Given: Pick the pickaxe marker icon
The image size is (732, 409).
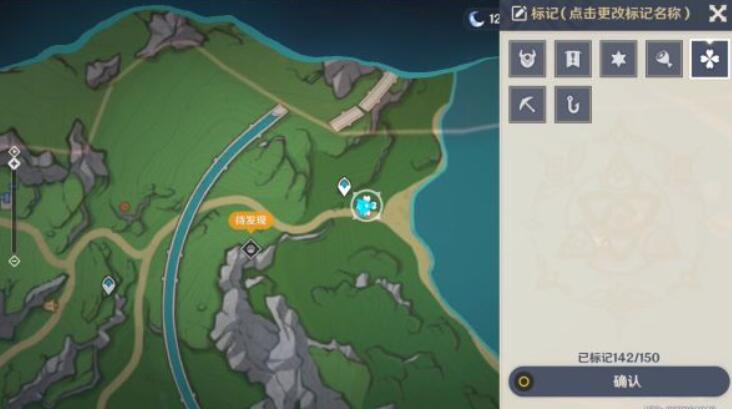Looking at the screenshot, I should (x=527, y=105).
